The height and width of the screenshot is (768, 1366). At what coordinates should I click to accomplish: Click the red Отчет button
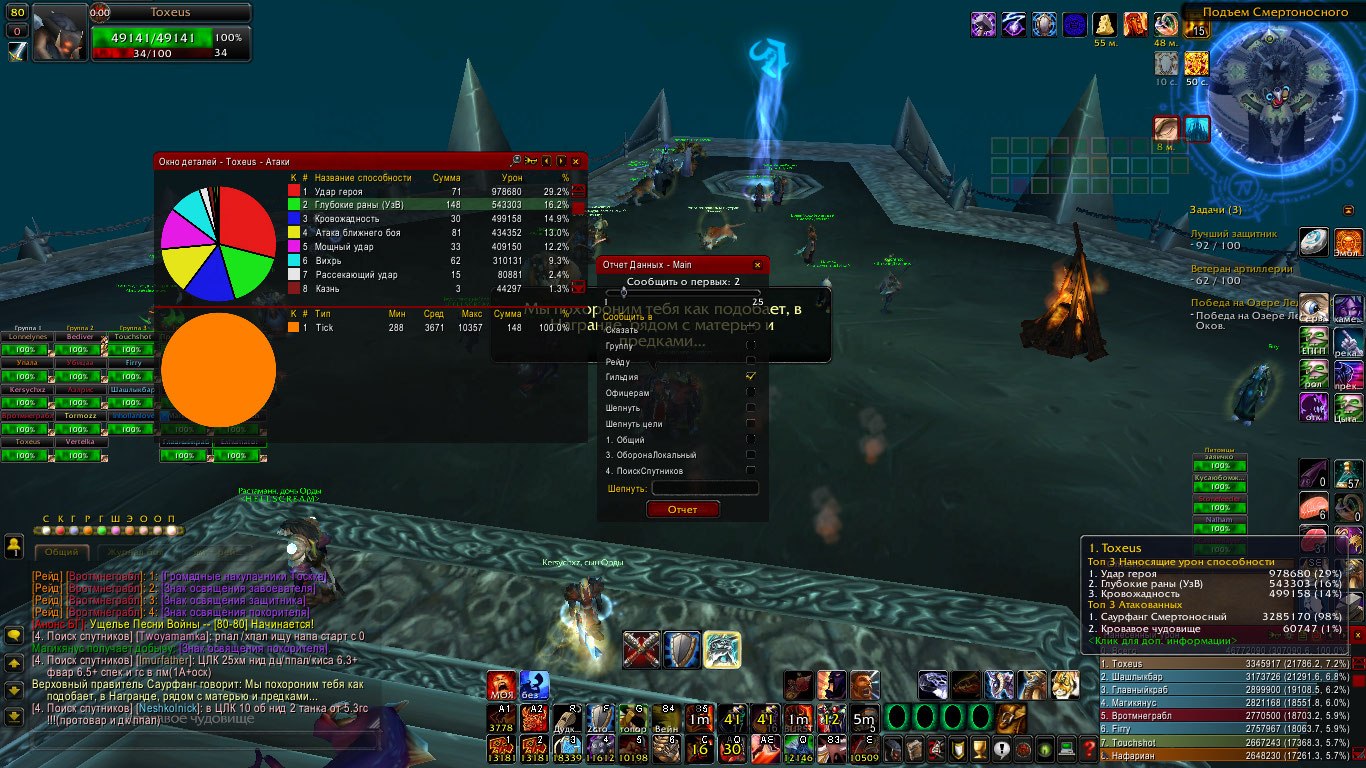[683, 509]
